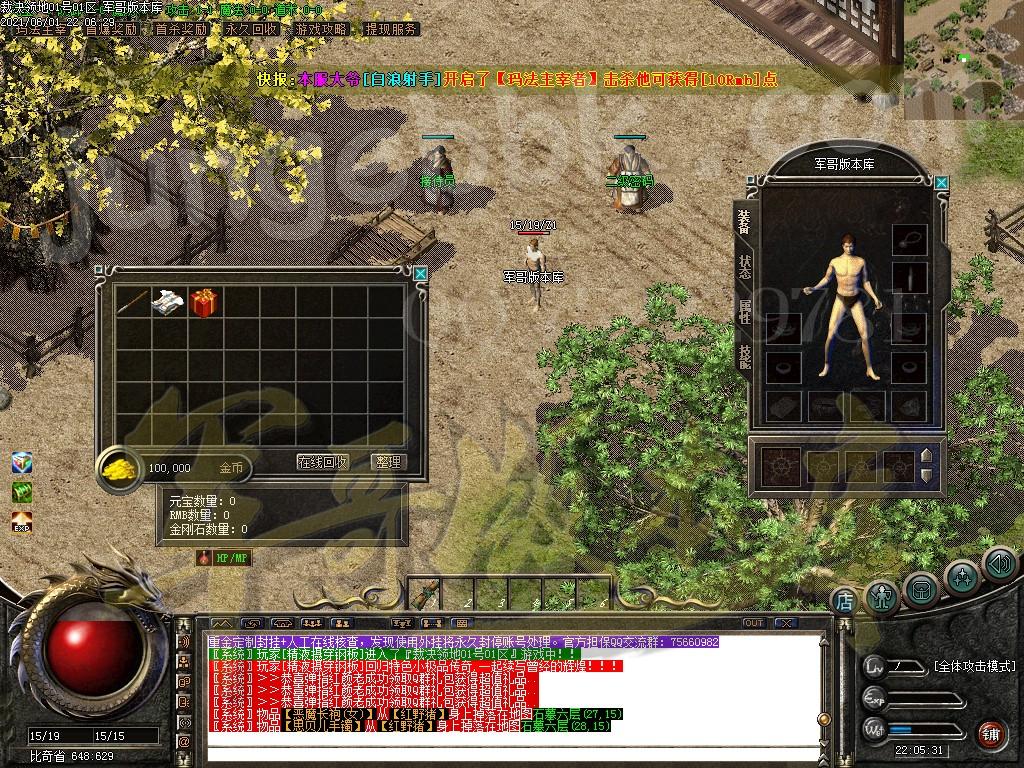Select the white scroll item in the bag
Image resolution: width=1024 pixels, height=768 pixels.
click(167, 303)
